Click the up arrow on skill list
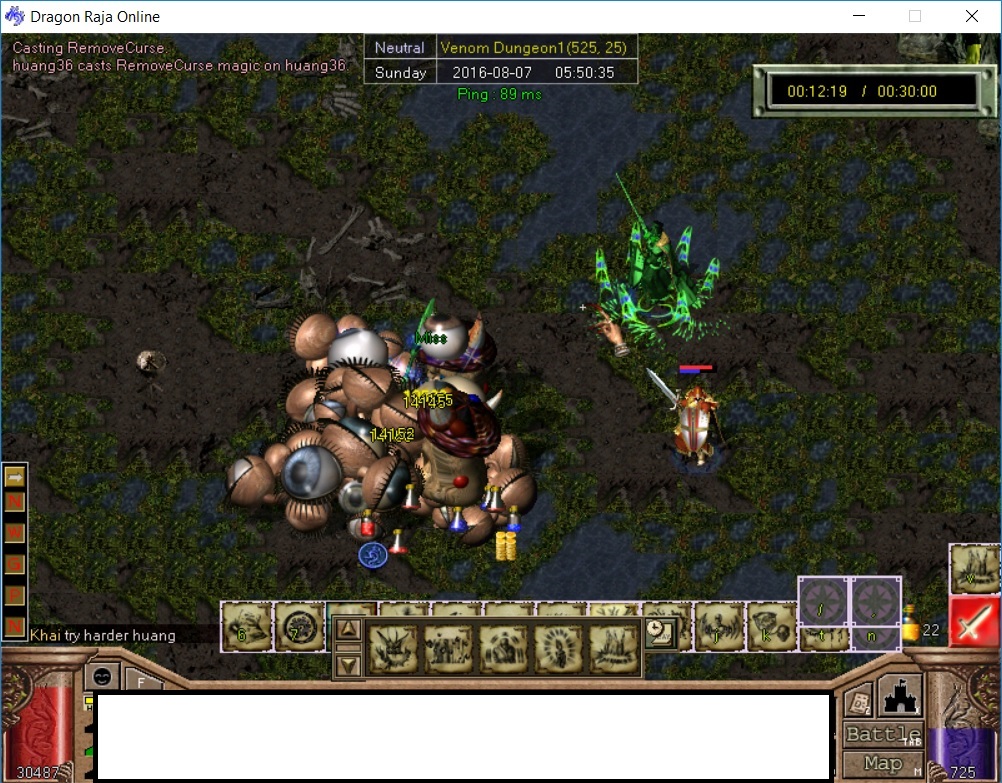The height and width of the screenshot is (783, 1002). (348, 629)
